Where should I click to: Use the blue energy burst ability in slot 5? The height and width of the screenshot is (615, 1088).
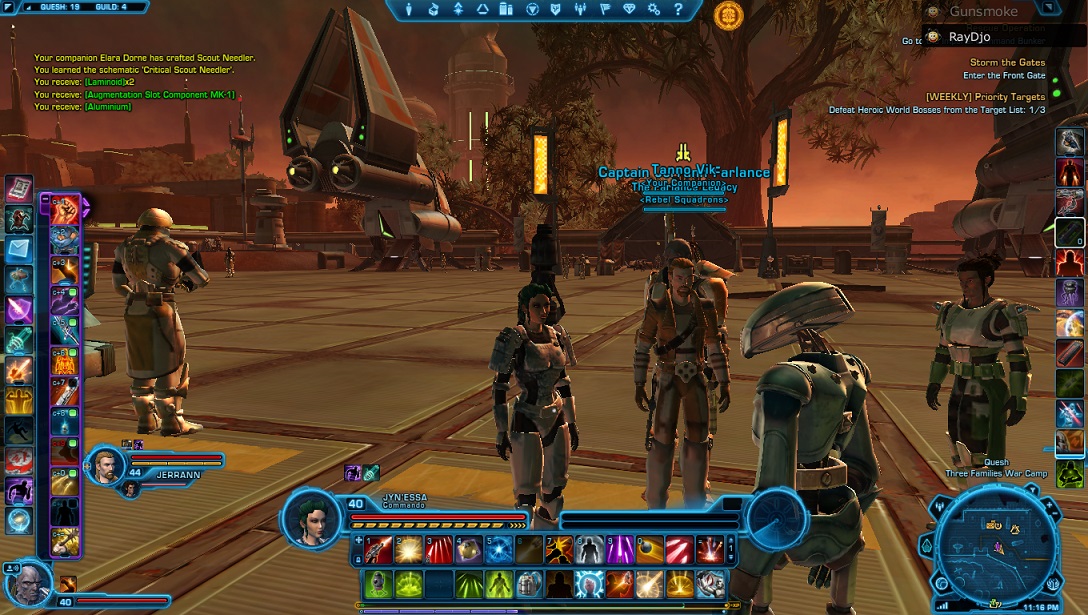click(499, 549)
